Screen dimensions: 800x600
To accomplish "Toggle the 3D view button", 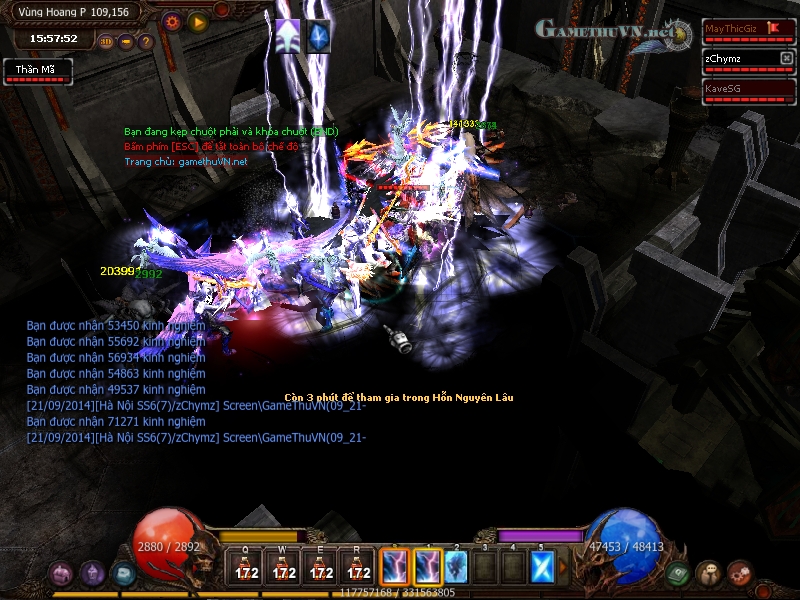I will point(106,42).
